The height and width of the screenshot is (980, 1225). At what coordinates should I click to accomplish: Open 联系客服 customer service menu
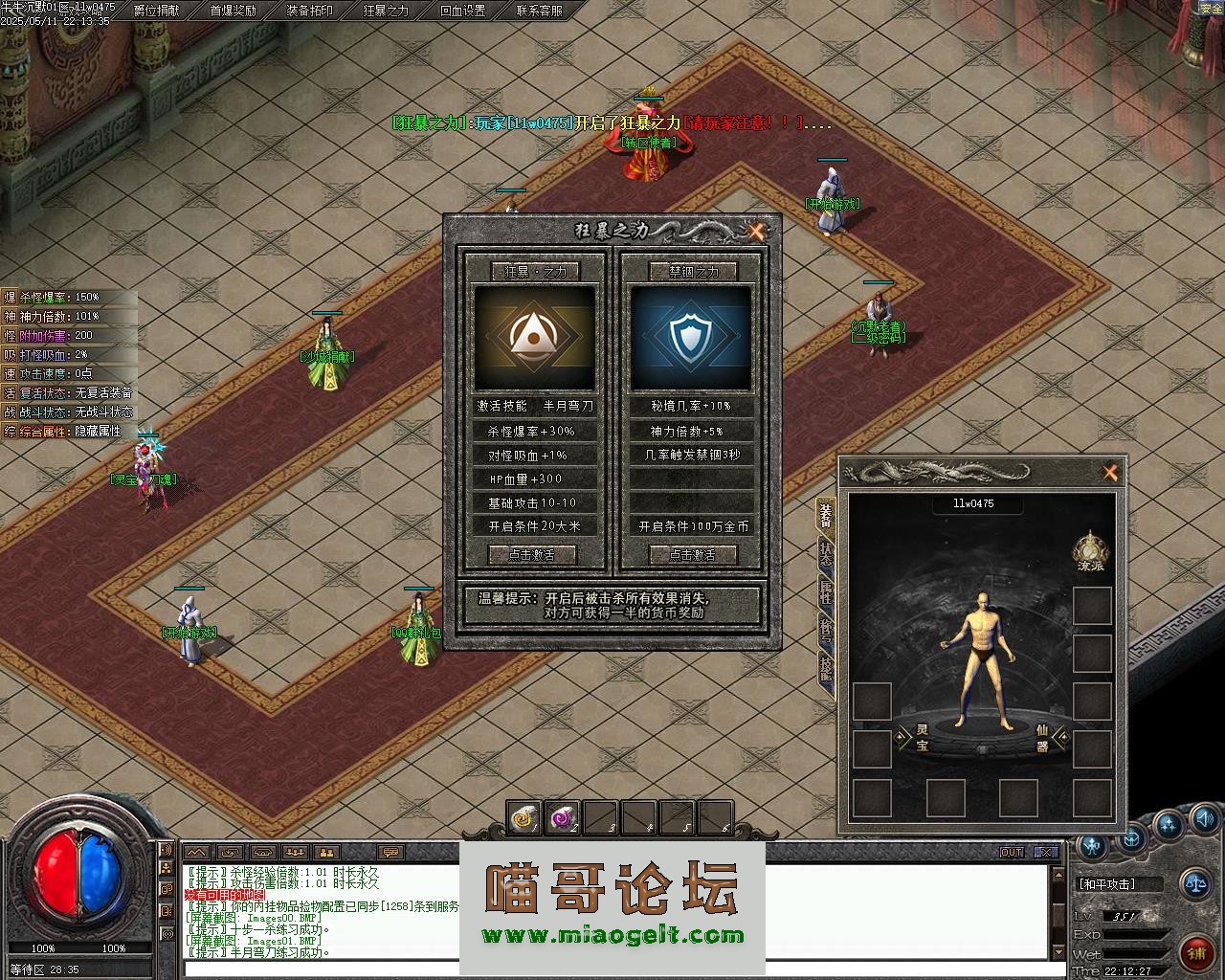539,11
